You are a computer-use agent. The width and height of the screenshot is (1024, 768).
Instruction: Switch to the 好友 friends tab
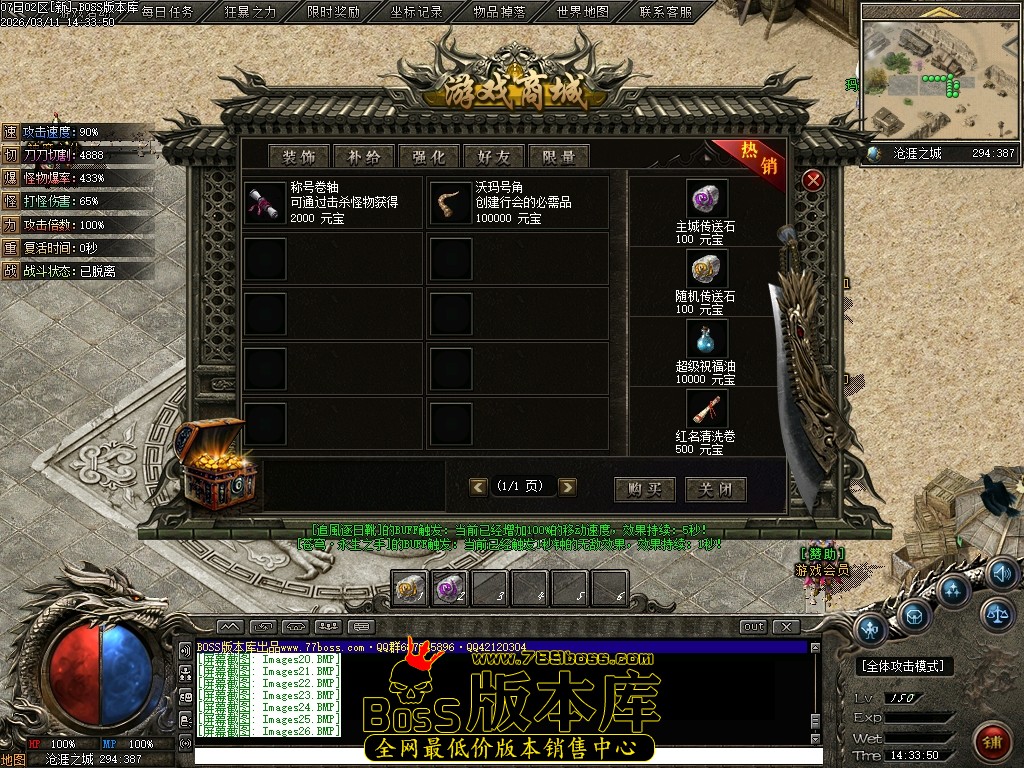(494, 156)
